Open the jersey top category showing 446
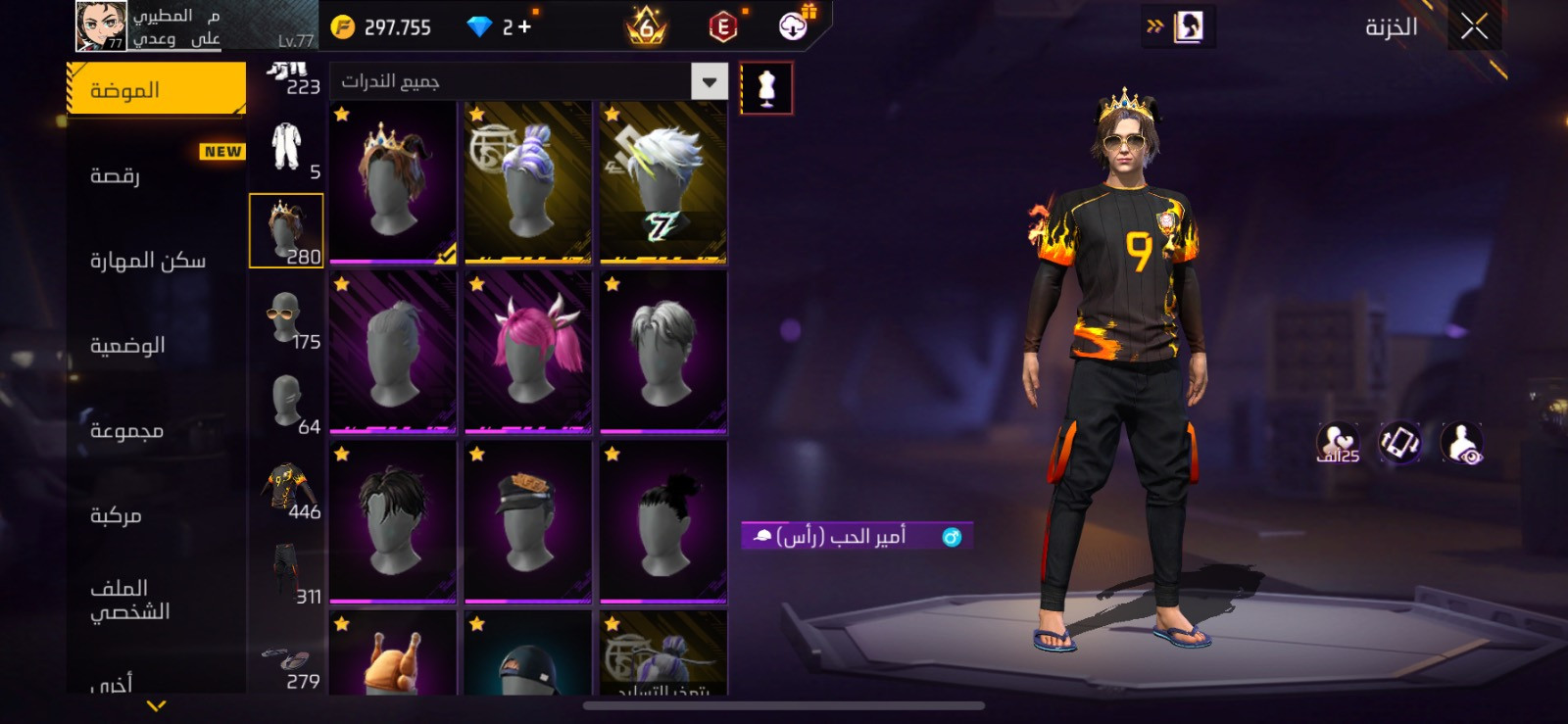 click(x=287, y=489)
